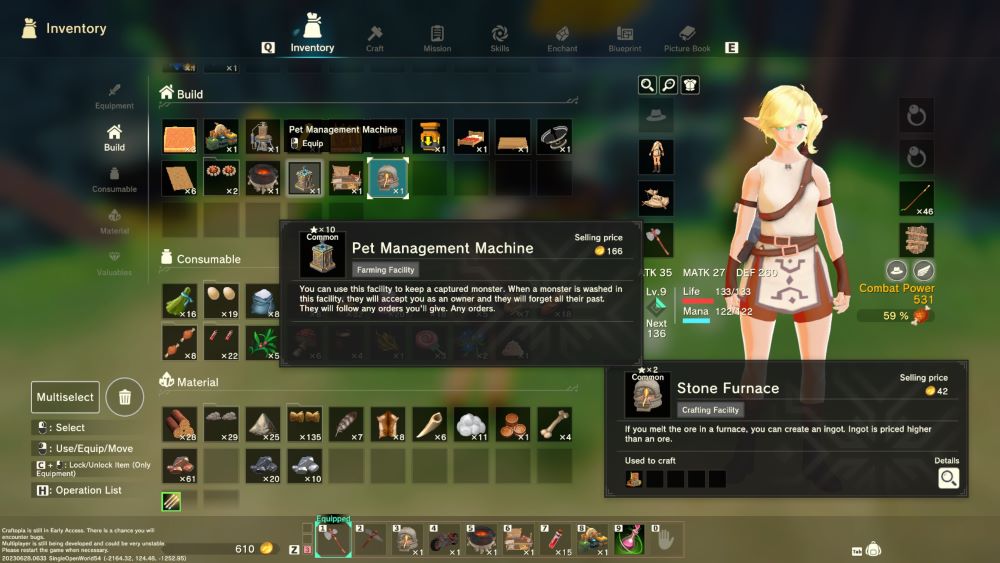
Task: Select the Material category in sidebar
Action: (x=114, y=220)
